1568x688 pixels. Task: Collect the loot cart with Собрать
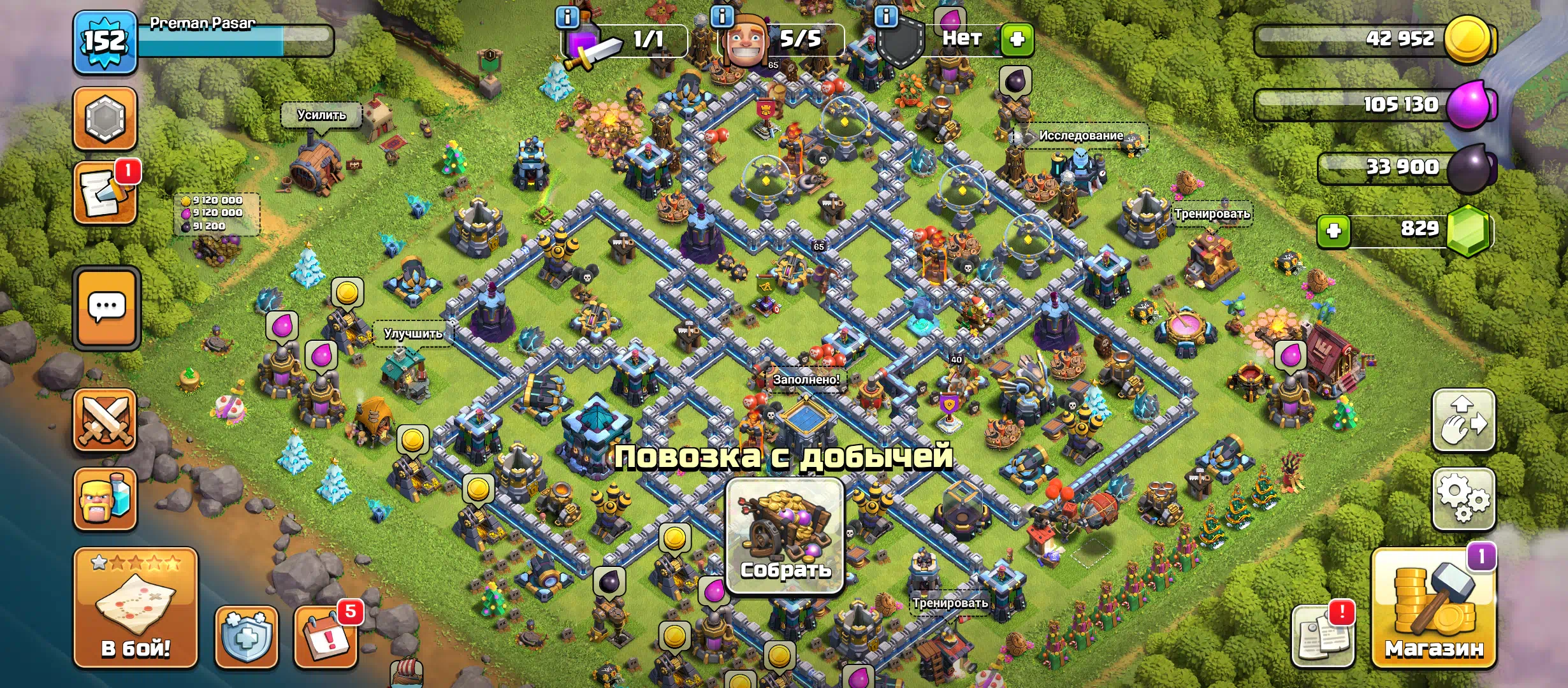point(785,536)
